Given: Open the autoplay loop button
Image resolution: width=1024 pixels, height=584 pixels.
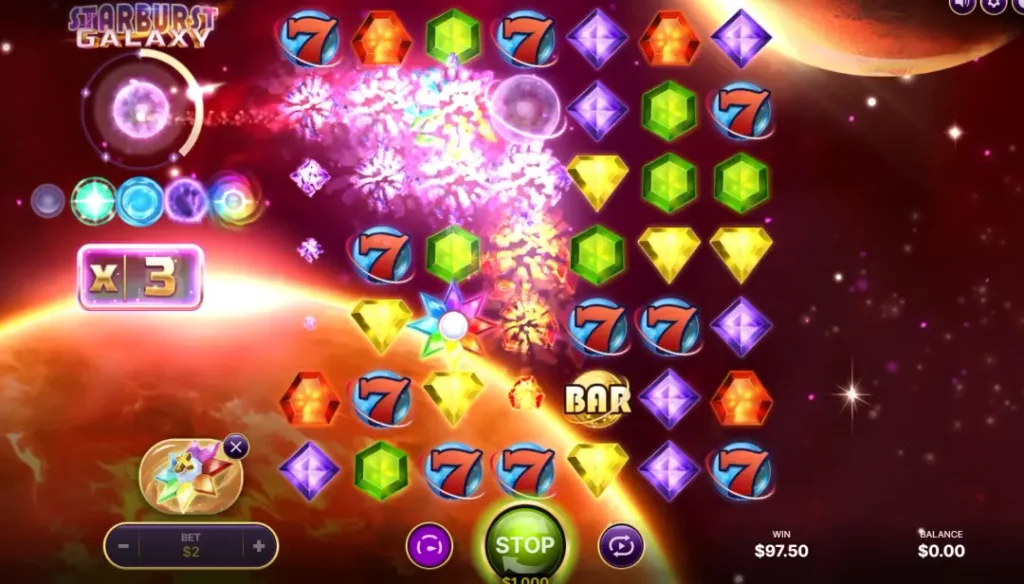Looking at the screenshot, I should pos(621,546).
